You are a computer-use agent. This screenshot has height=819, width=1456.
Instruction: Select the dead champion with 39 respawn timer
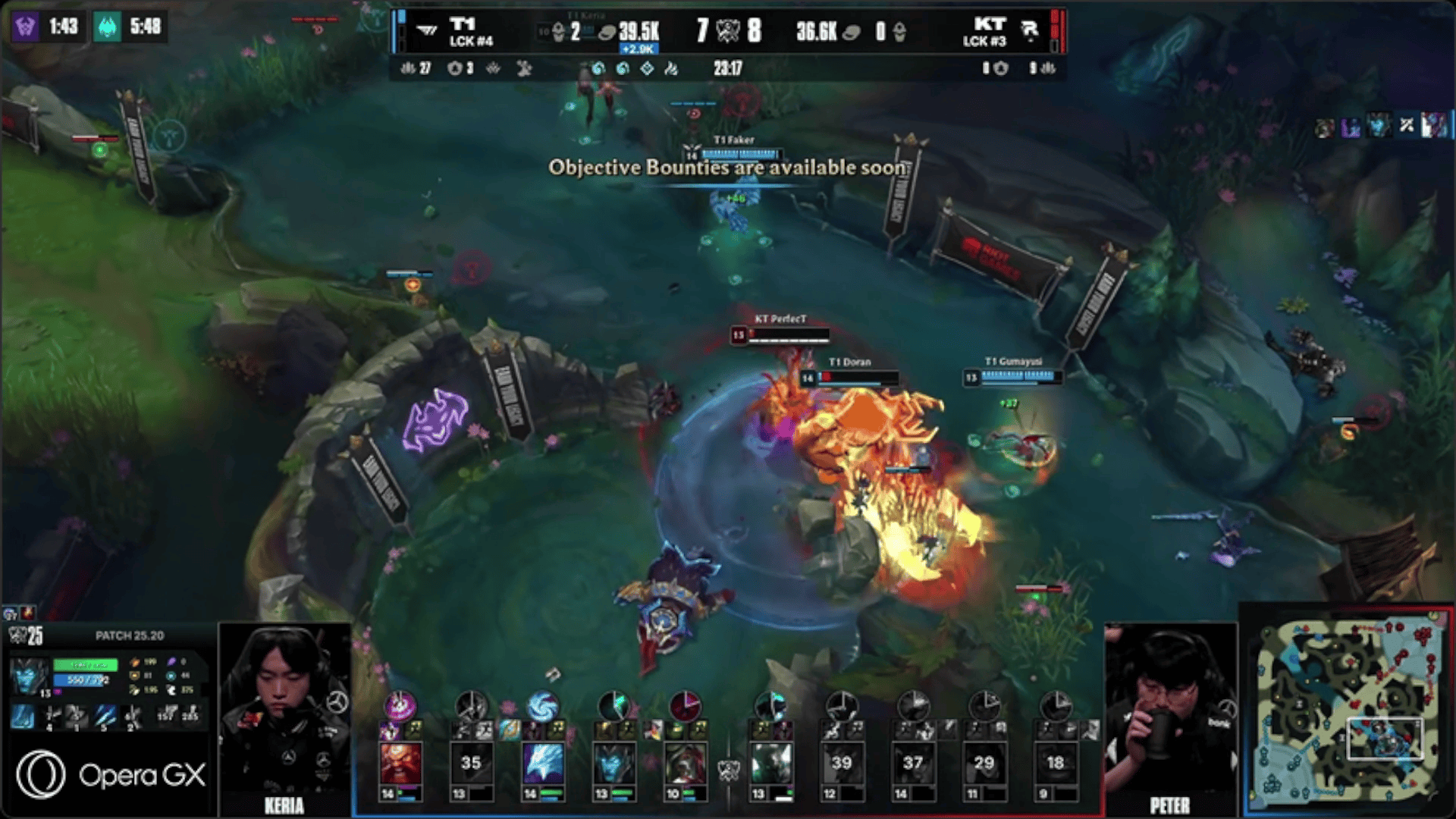841,763
